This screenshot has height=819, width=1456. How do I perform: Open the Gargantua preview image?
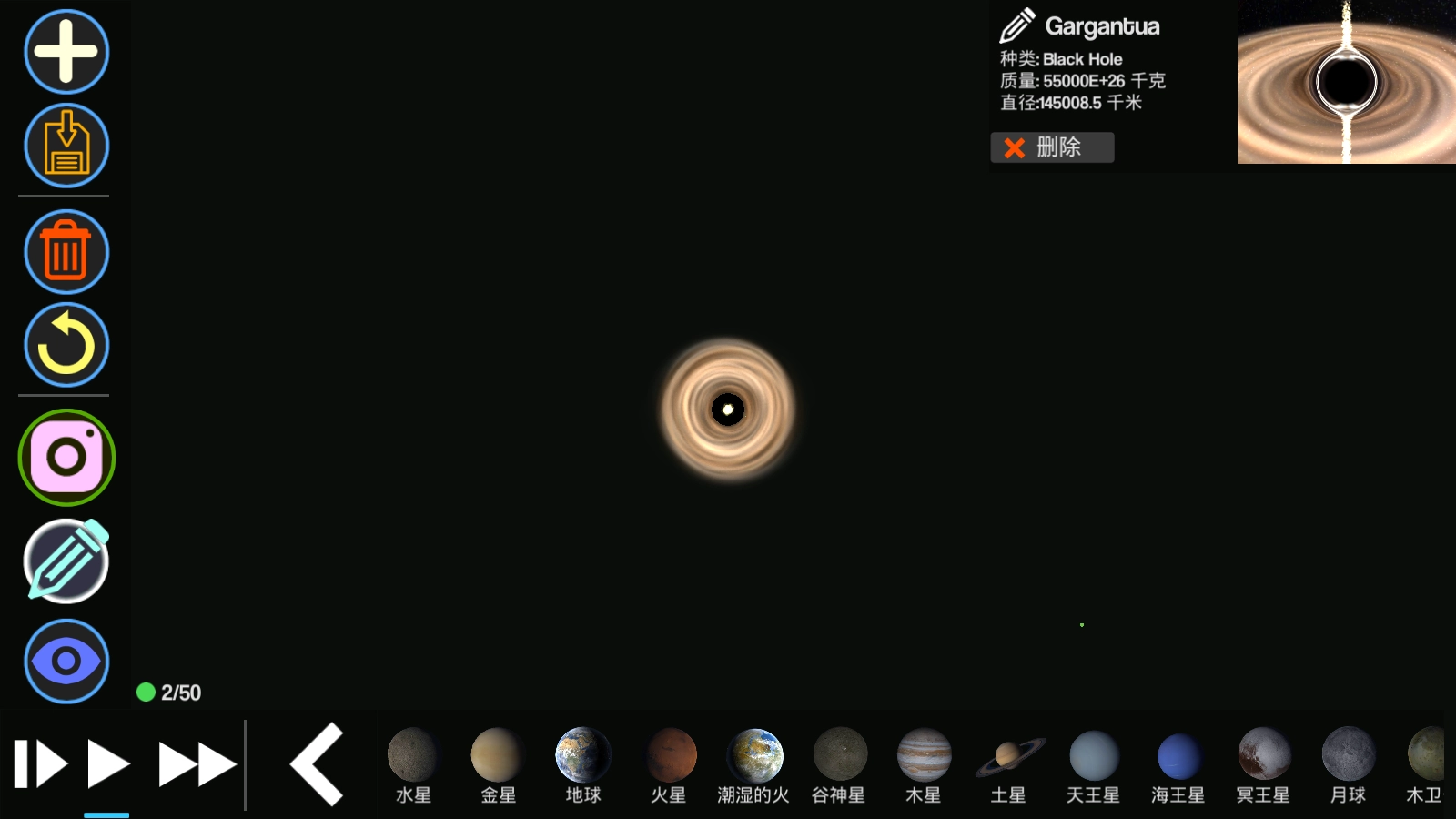click(x=1346, y=82)
